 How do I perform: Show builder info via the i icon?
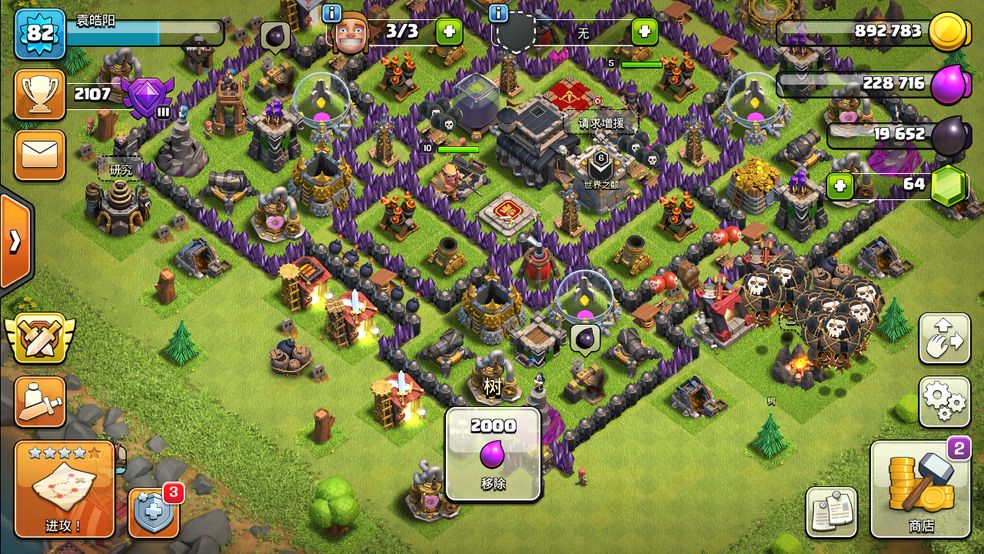coord(333,13)
